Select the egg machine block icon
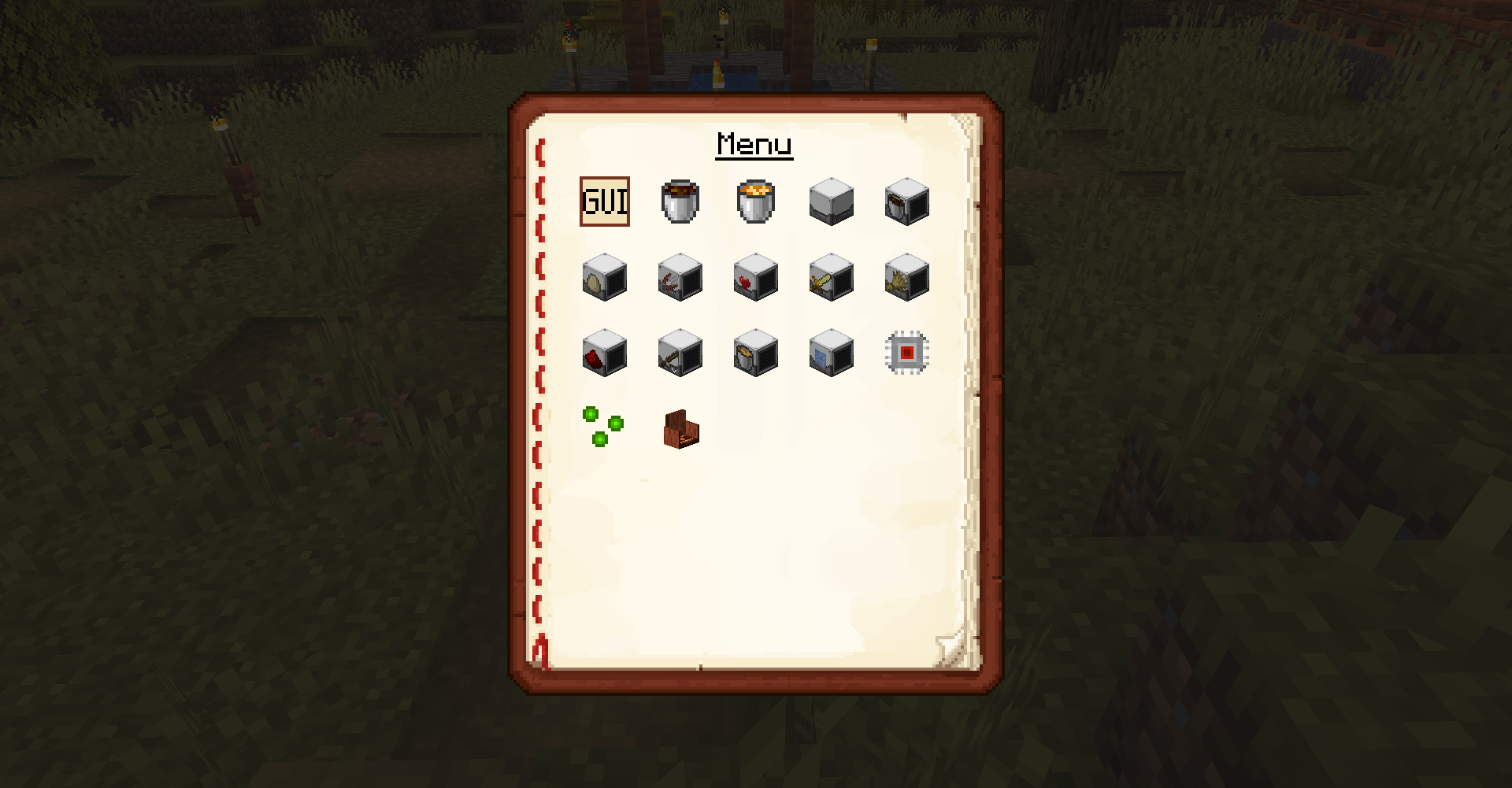The width and height of the screenshot is (1512, 788). pos(604,277)
